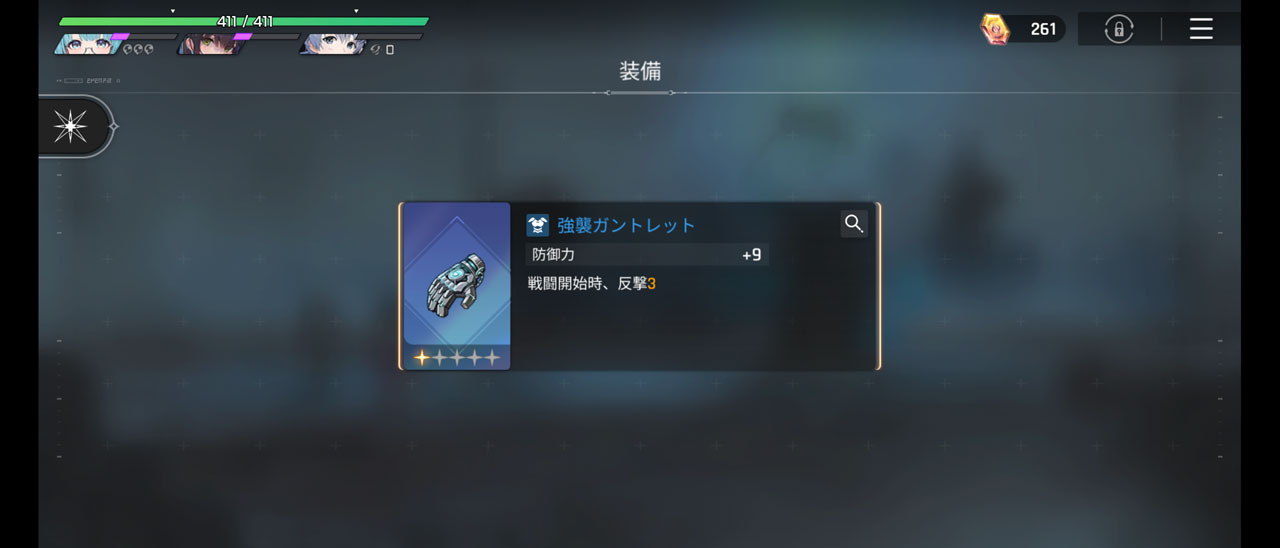Open the hamburger menu
The image size is (1280, 548).
[1201, 29]
